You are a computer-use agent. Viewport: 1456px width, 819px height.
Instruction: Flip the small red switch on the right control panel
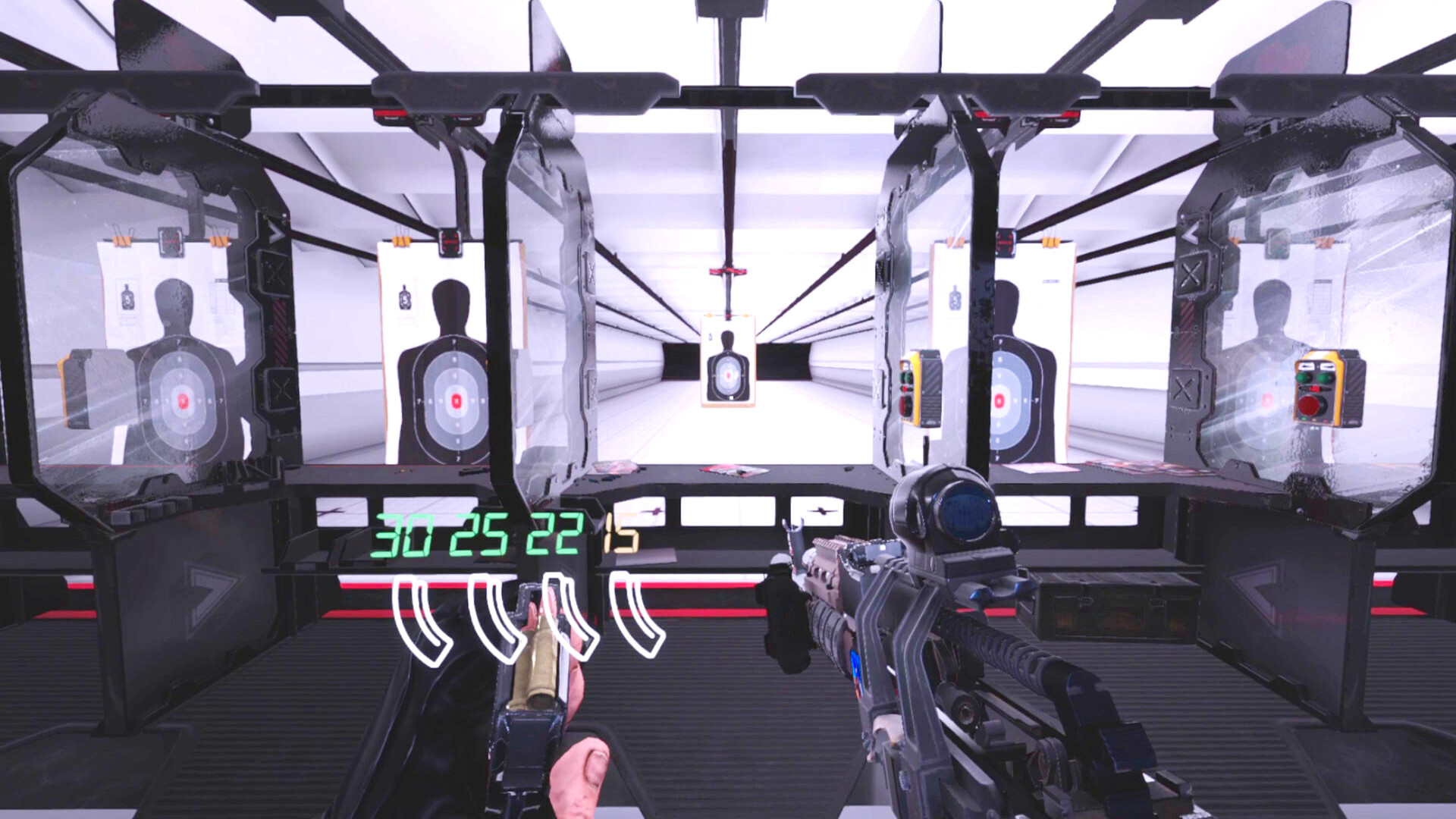point(904,388)
